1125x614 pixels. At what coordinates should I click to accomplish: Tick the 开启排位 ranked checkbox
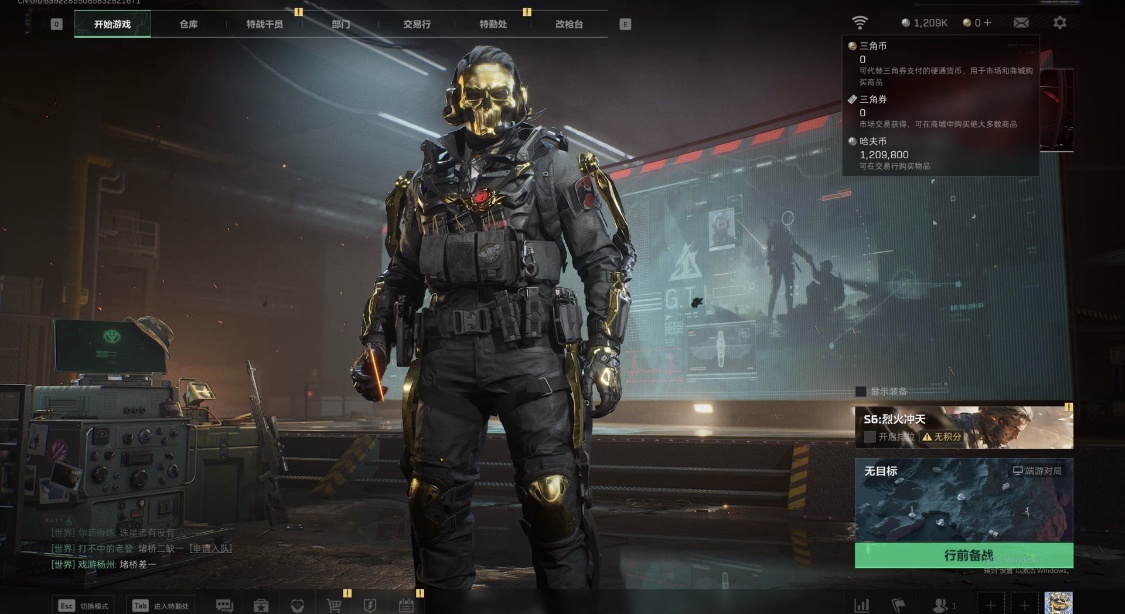870,437
